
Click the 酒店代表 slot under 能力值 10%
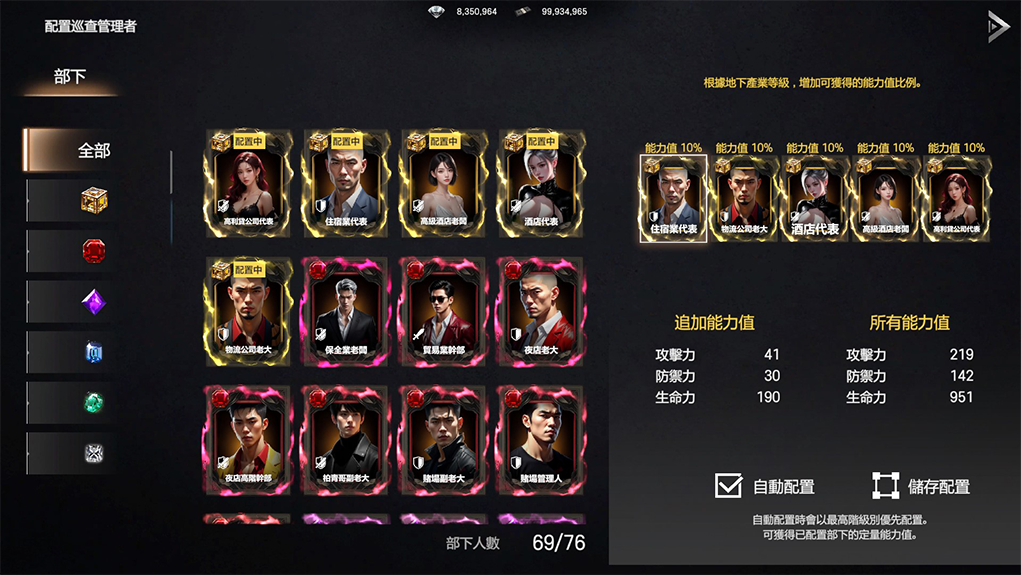point(815,198)
